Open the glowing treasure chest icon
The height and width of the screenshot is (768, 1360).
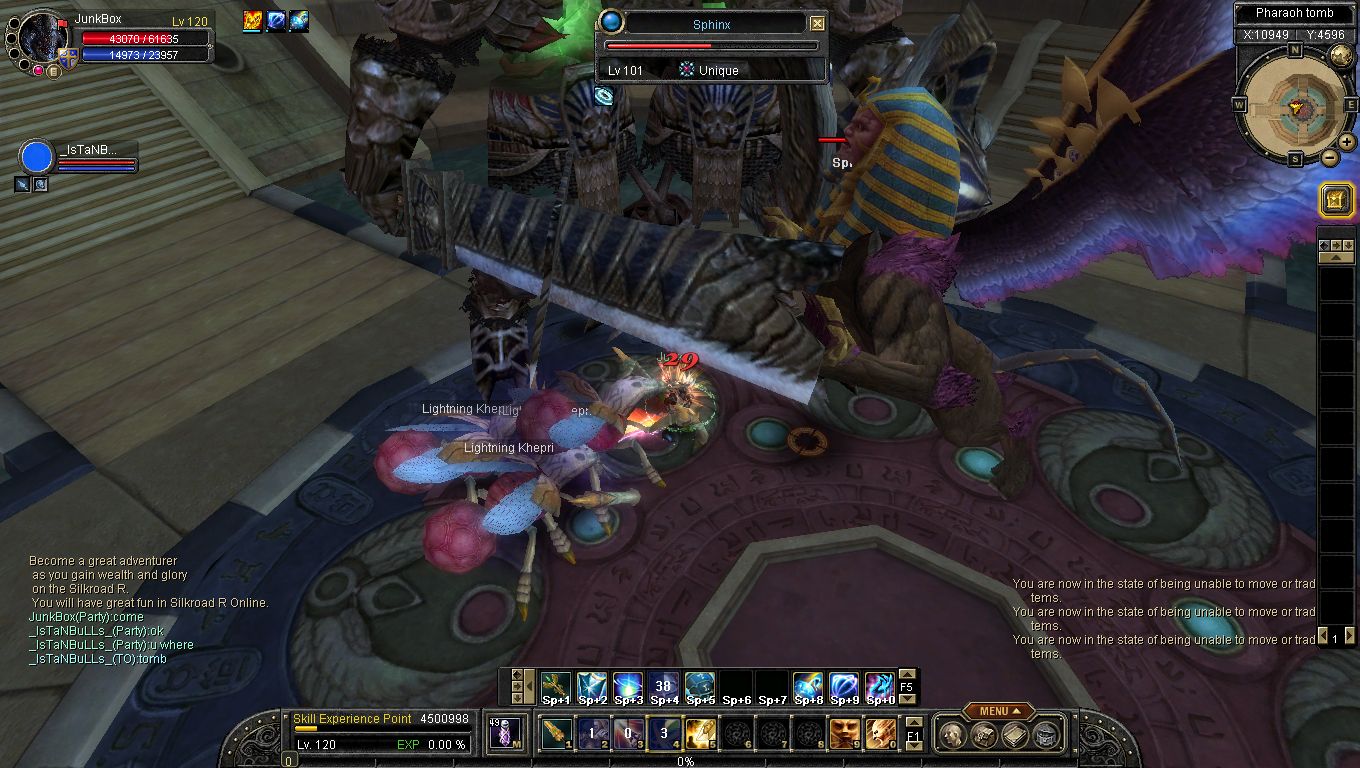pos(1336,201)
